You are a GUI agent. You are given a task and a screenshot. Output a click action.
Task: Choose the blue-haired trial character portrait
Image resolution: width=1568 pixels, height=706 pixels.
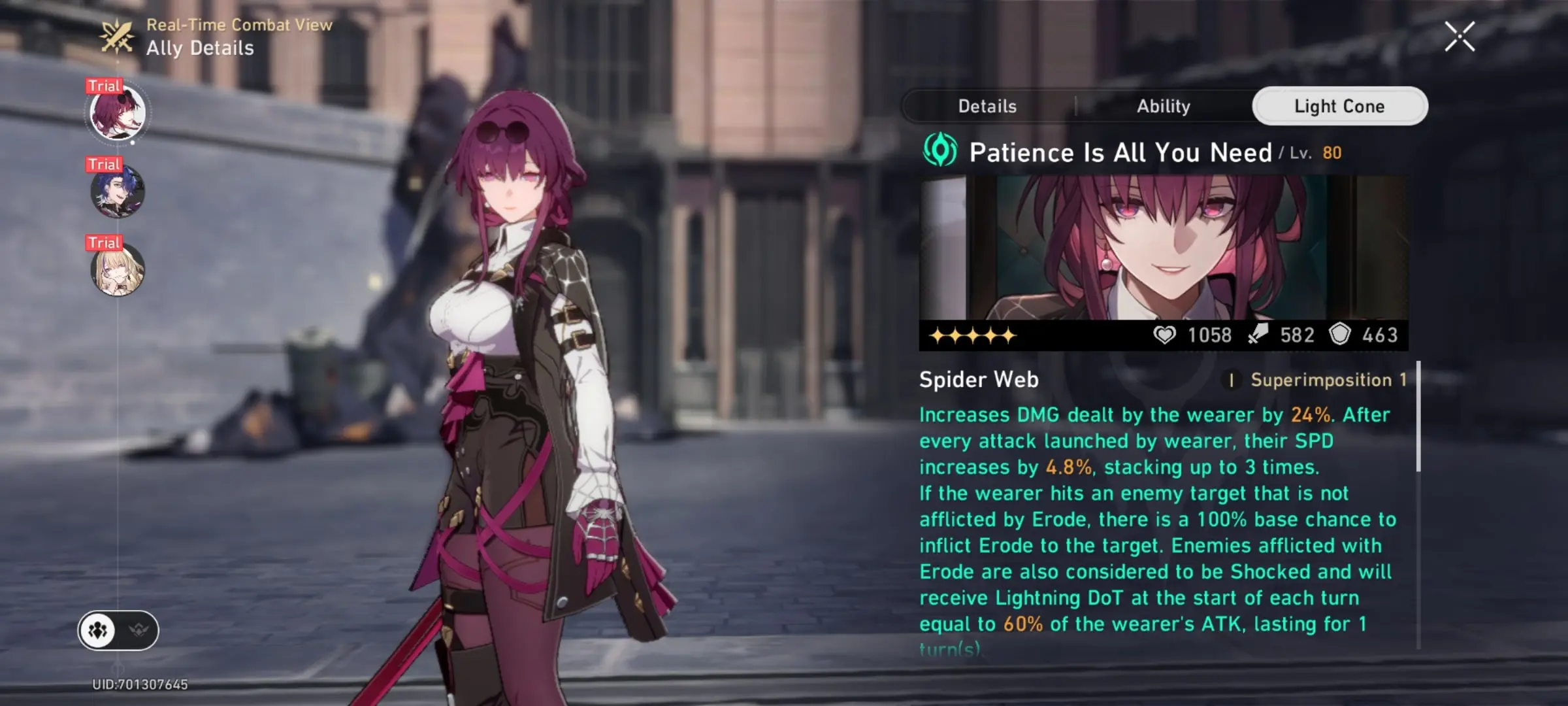pos(118,192)
